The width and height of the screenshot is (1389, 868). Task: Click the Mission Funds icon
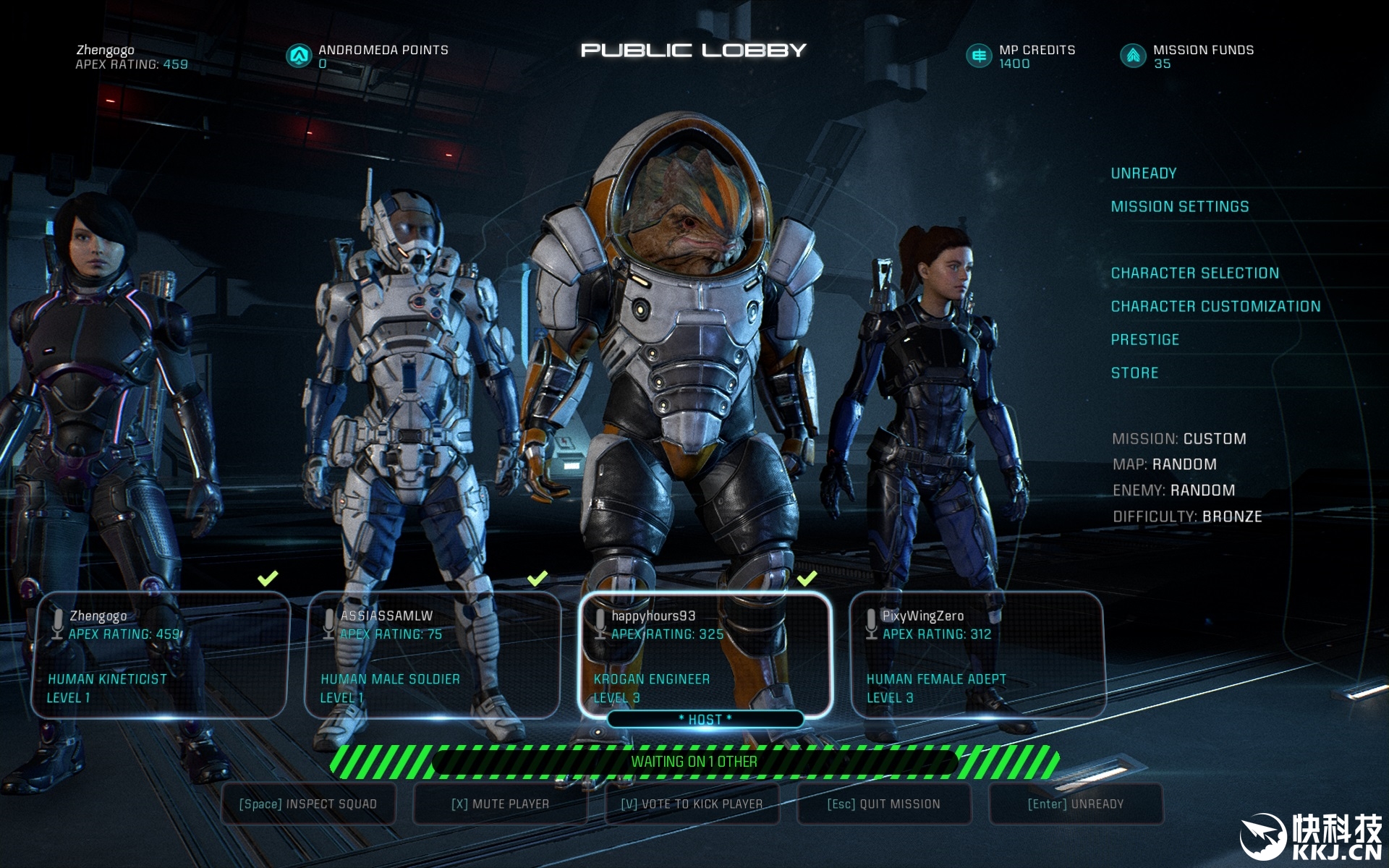click(1133, 56)
